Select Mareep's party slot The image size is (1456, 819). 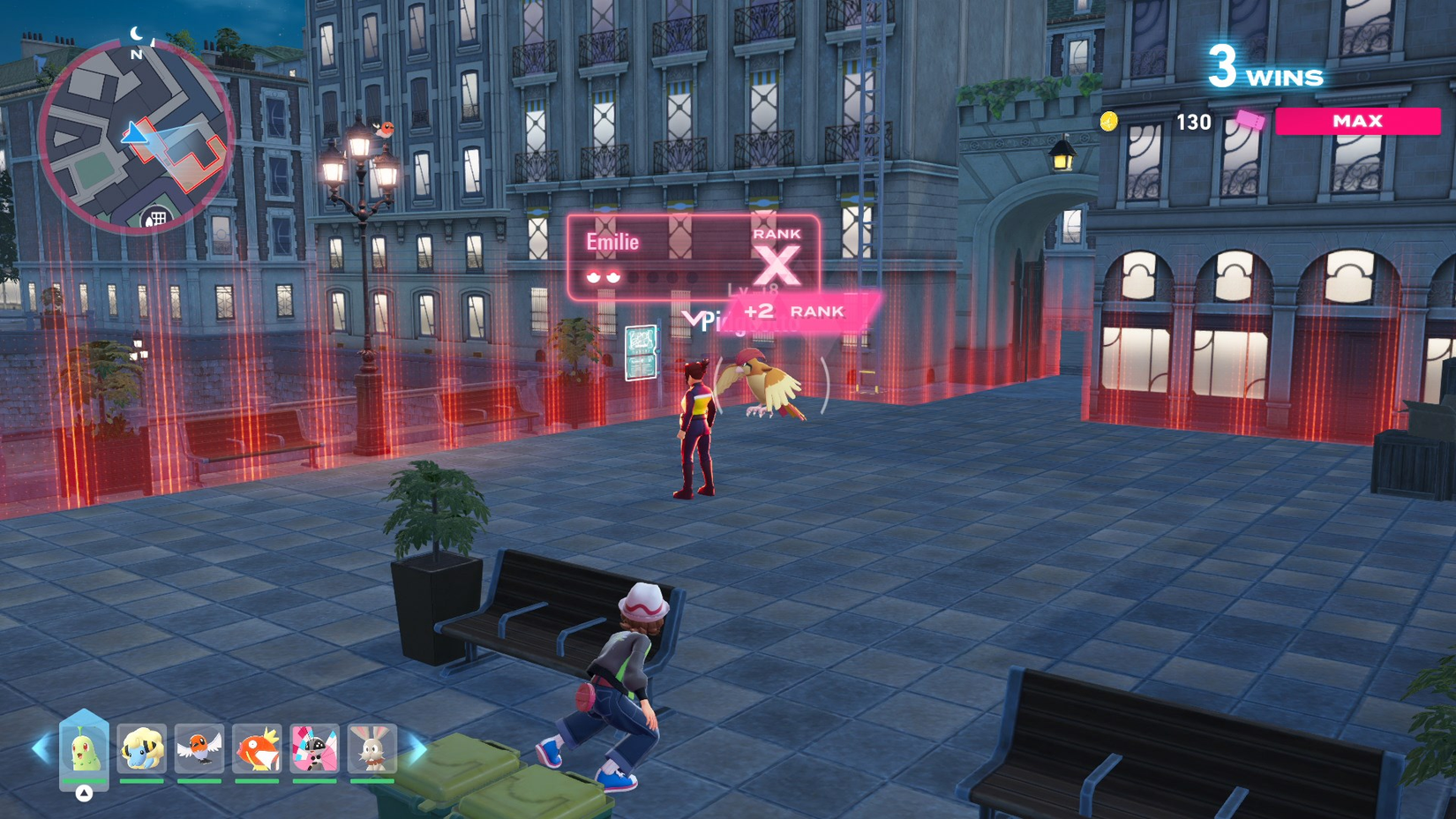tap(141, 748)
